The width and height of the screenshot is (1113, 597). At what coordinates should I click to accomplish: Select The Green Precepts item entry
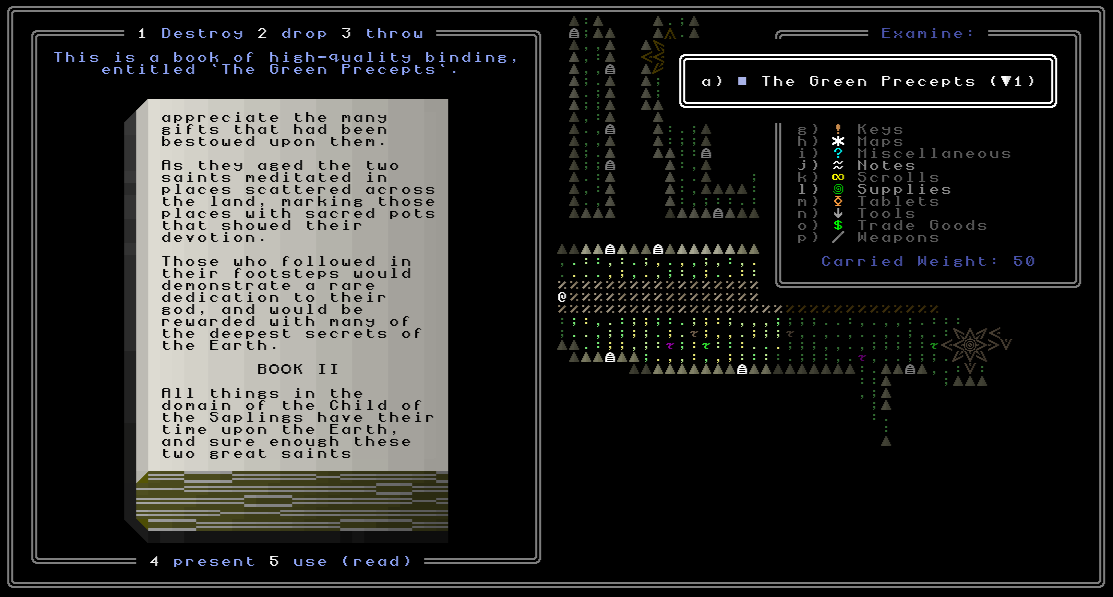point(867,81)
